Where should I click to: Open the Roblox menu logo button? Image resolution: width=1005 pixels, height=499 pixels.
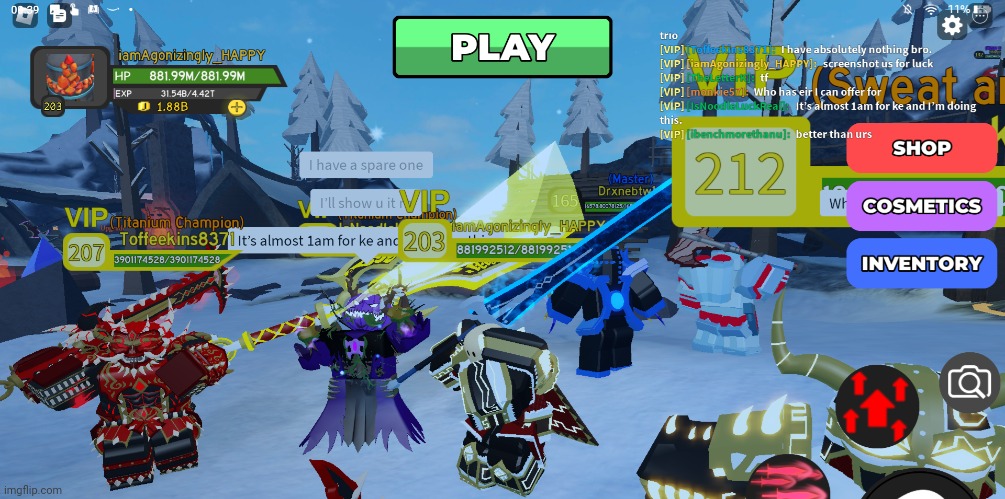click(x=24, y=15)
